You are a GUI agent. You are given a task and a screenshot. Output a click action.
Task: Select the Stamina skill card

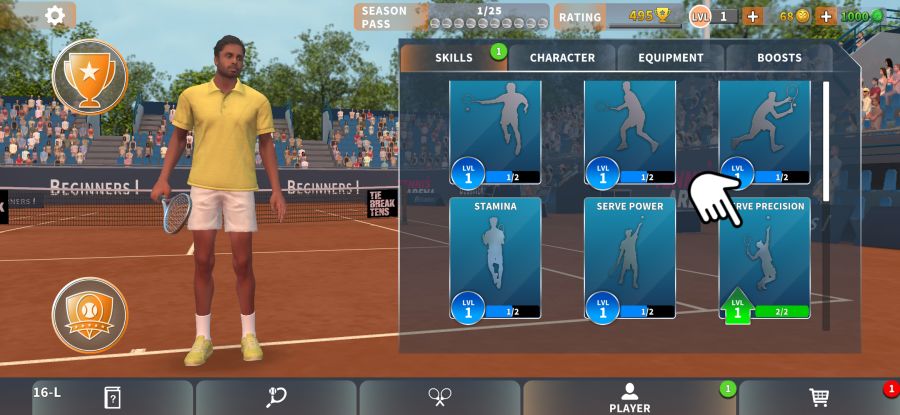(x=495, y=258)
